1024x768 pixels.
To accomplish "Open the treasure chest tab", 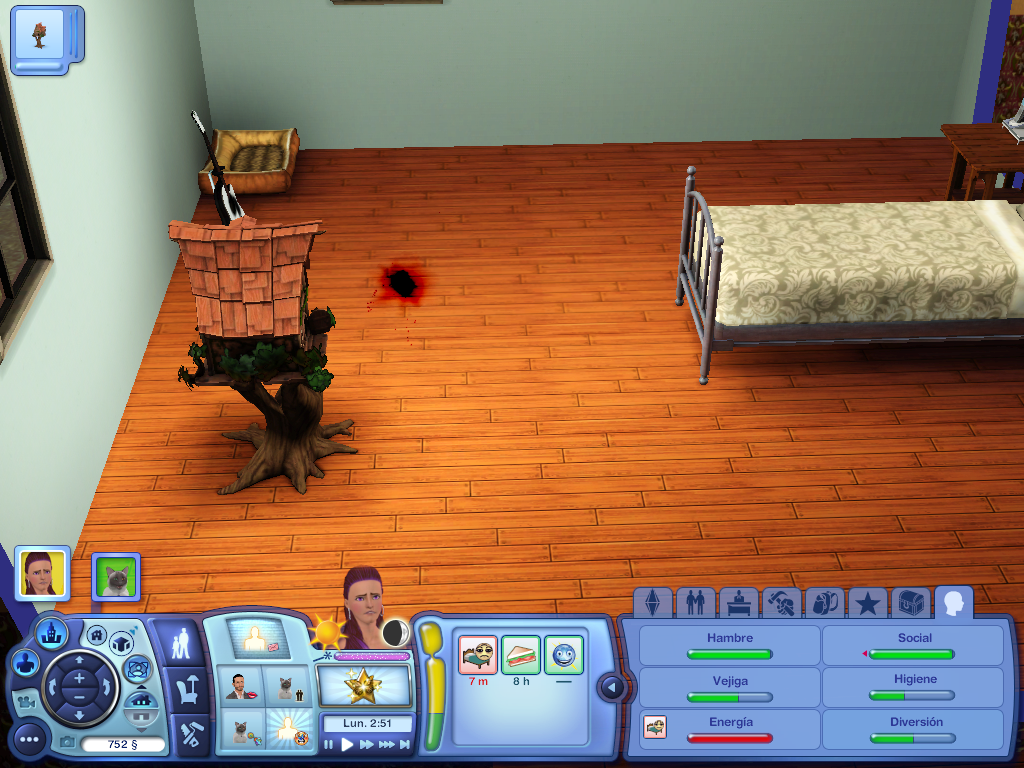I will [x=910, y=602].
